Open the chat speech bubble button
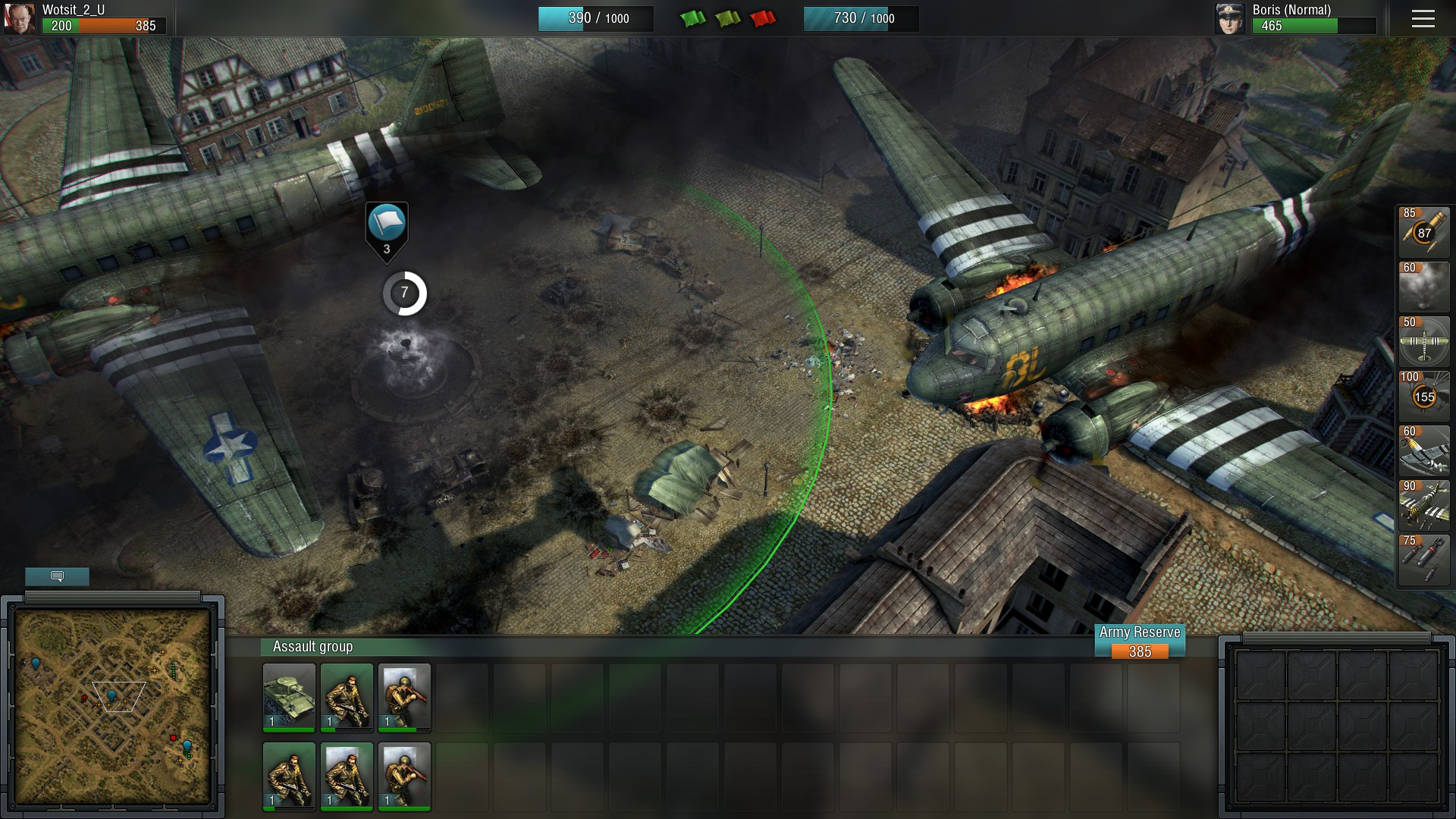 pyautogui.click(x=57, y=576)
